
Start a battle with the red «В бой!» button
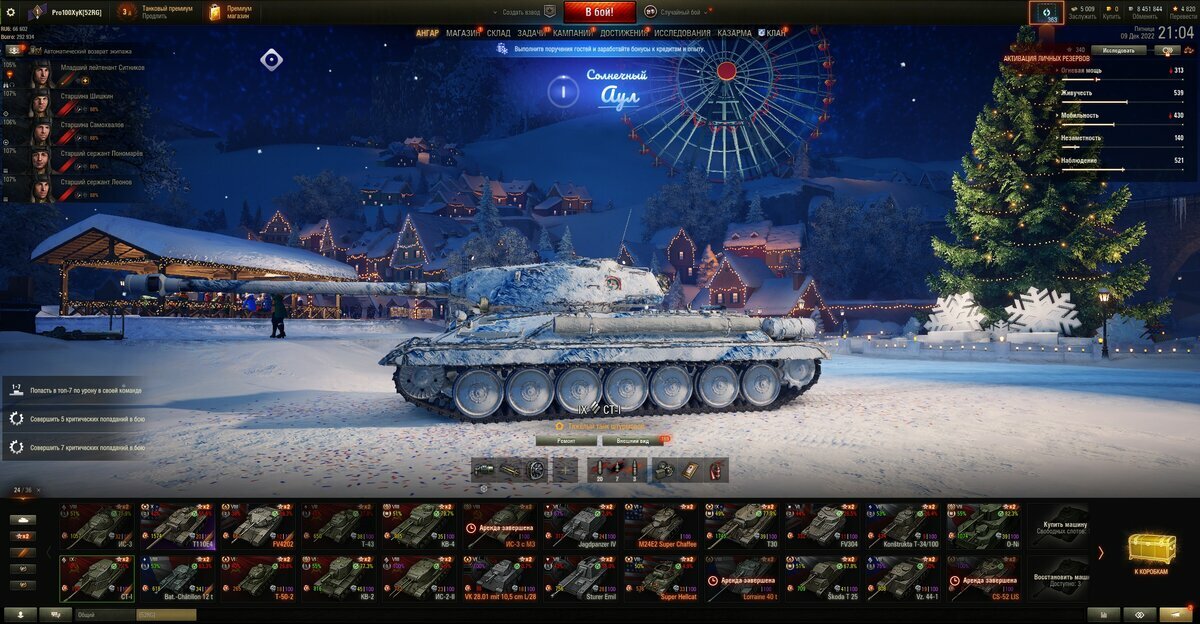[x=600, y=12]
